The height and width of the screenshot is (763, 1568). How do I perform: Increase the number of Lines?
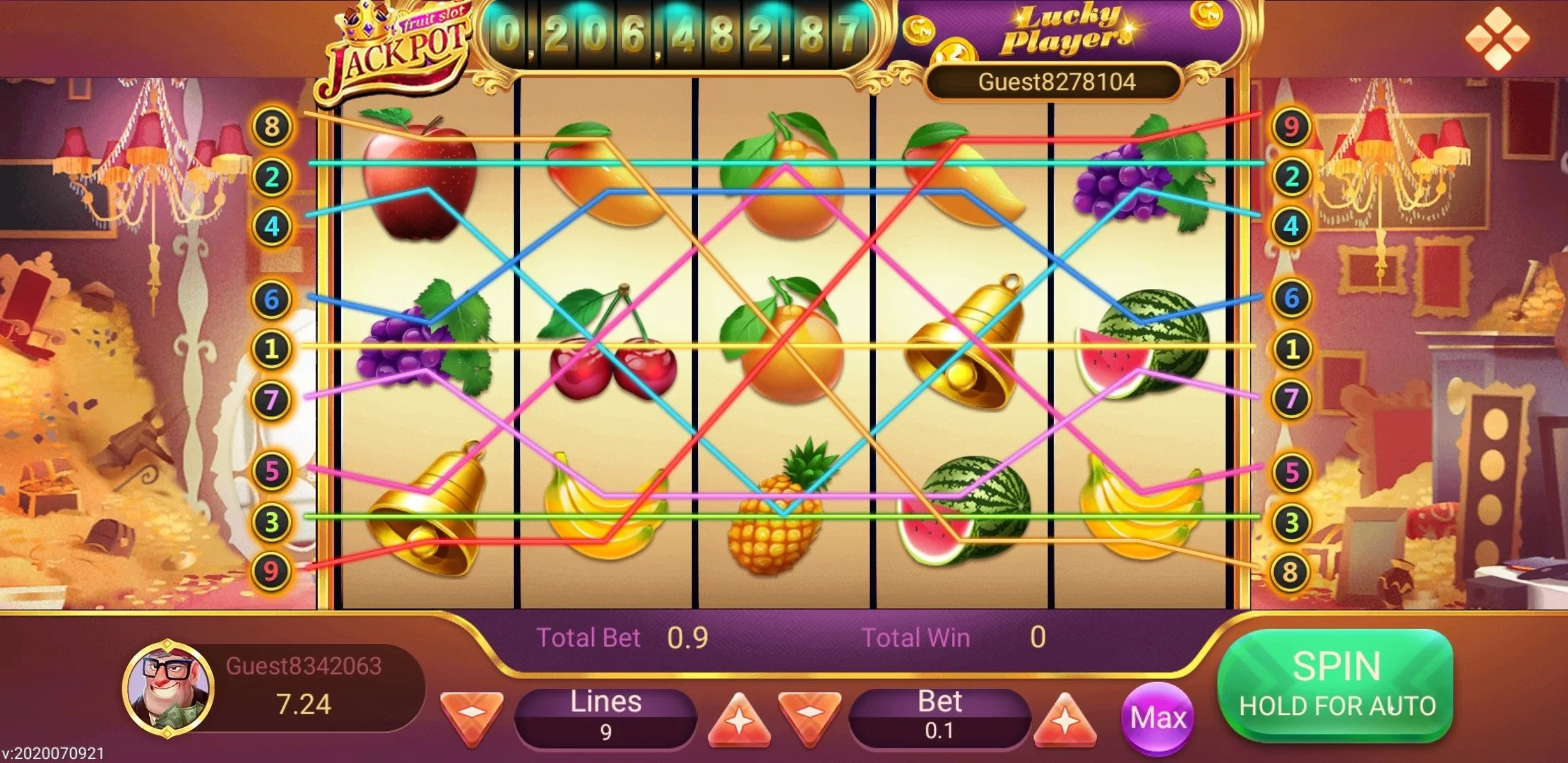pyautogui.click(x=739, y=718)
